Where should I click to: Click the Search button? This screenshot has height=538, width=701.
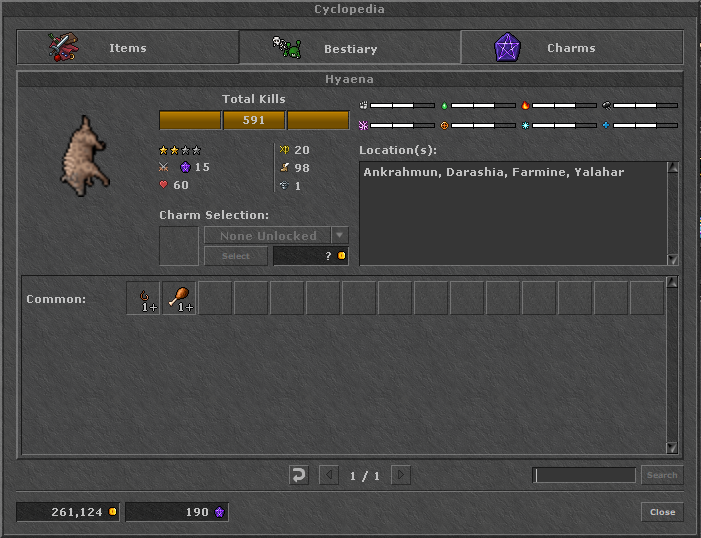point(661,475)
